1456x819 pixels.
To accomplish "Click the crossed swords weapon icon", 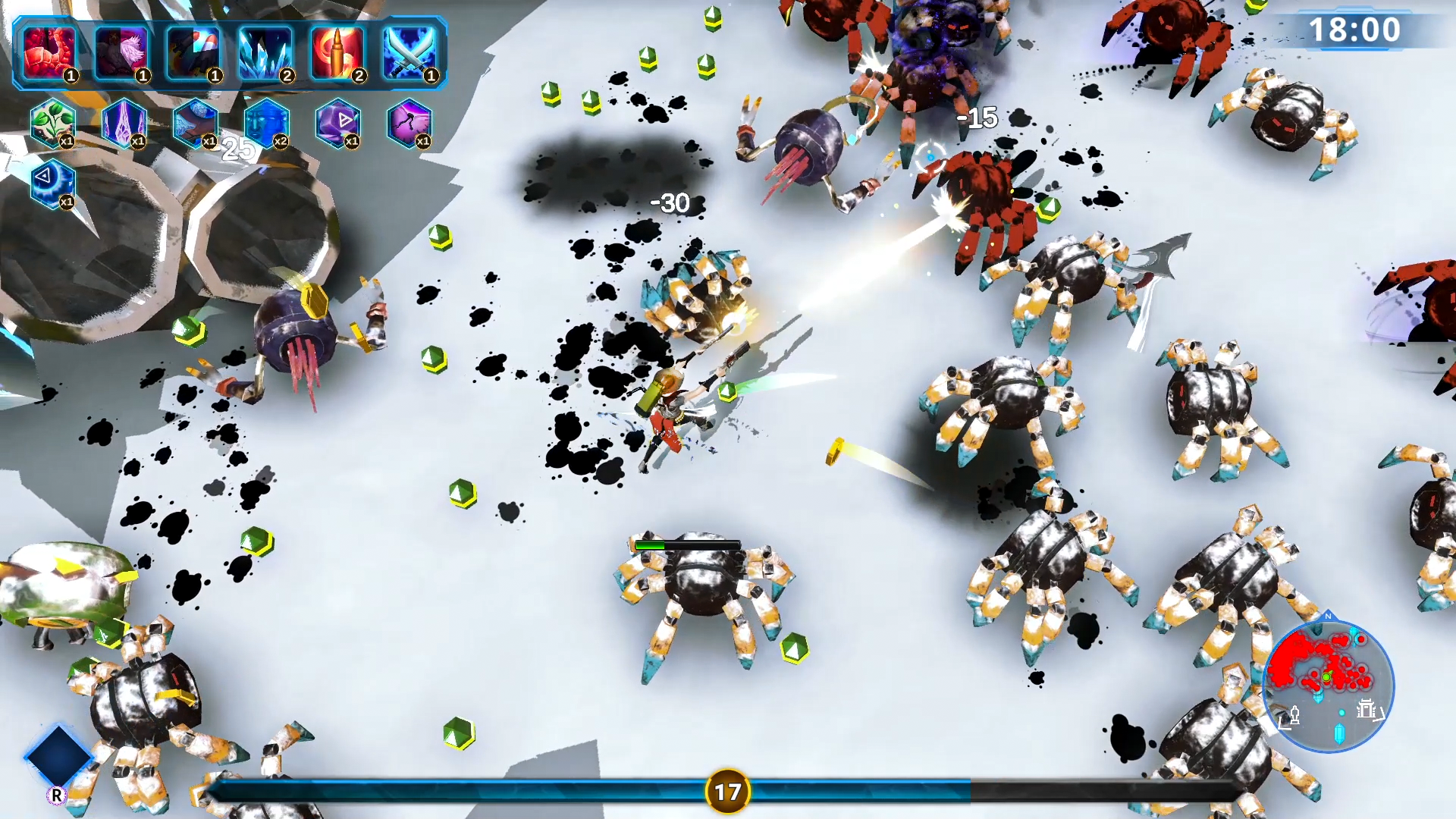I will tap(408, 52).
